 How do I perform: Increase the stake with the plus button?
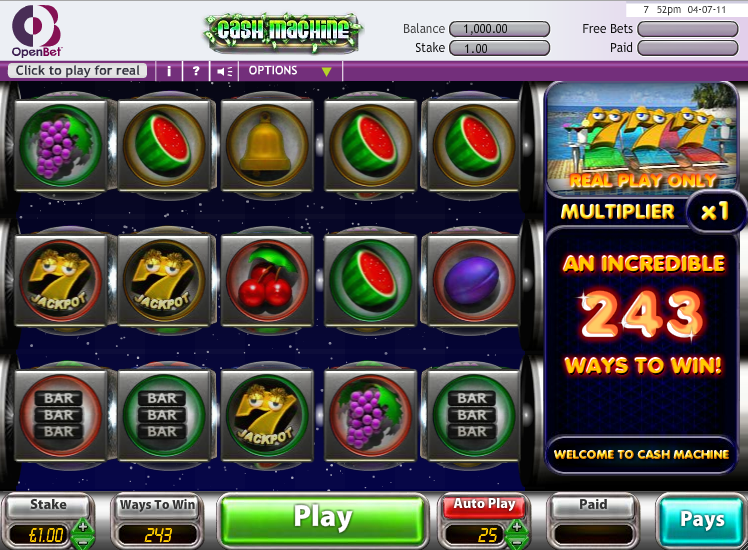coord(83,526)
